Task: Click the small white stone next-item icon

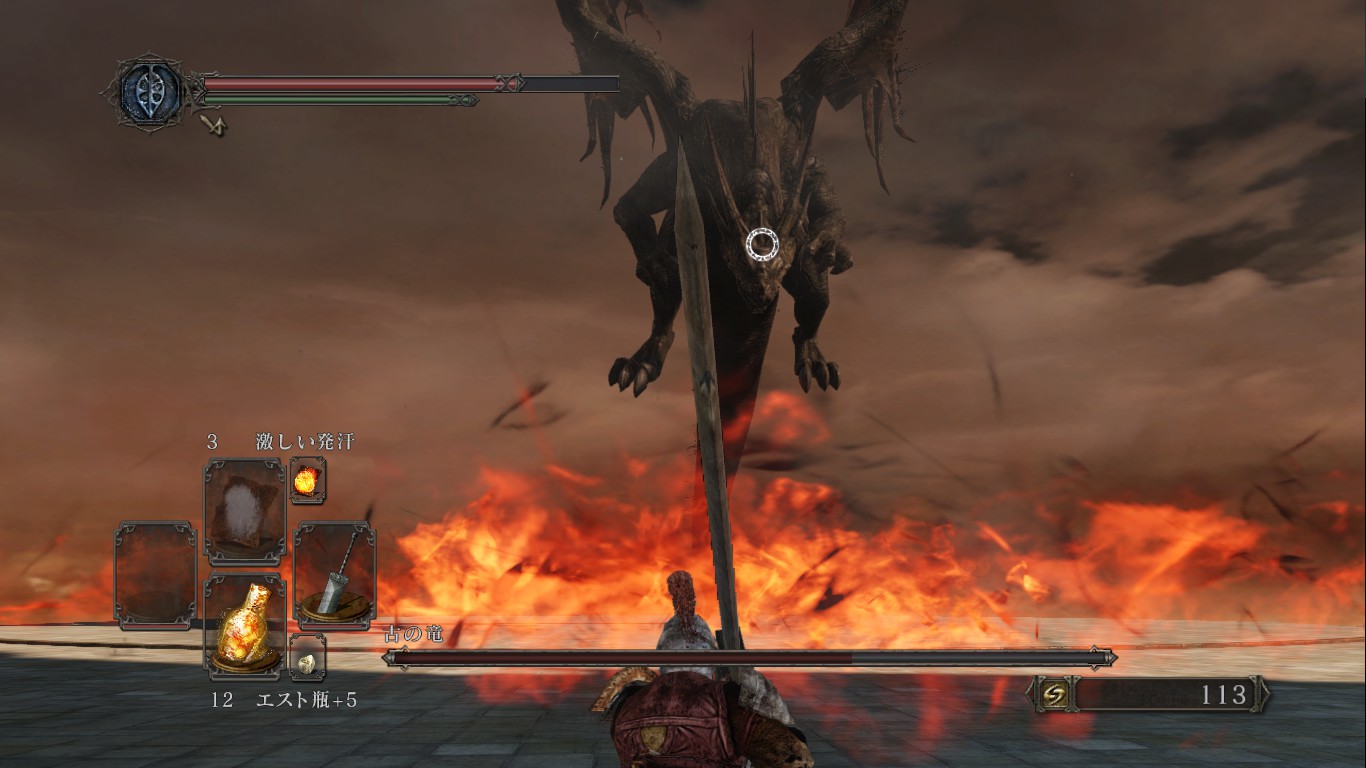Action: 307,657
